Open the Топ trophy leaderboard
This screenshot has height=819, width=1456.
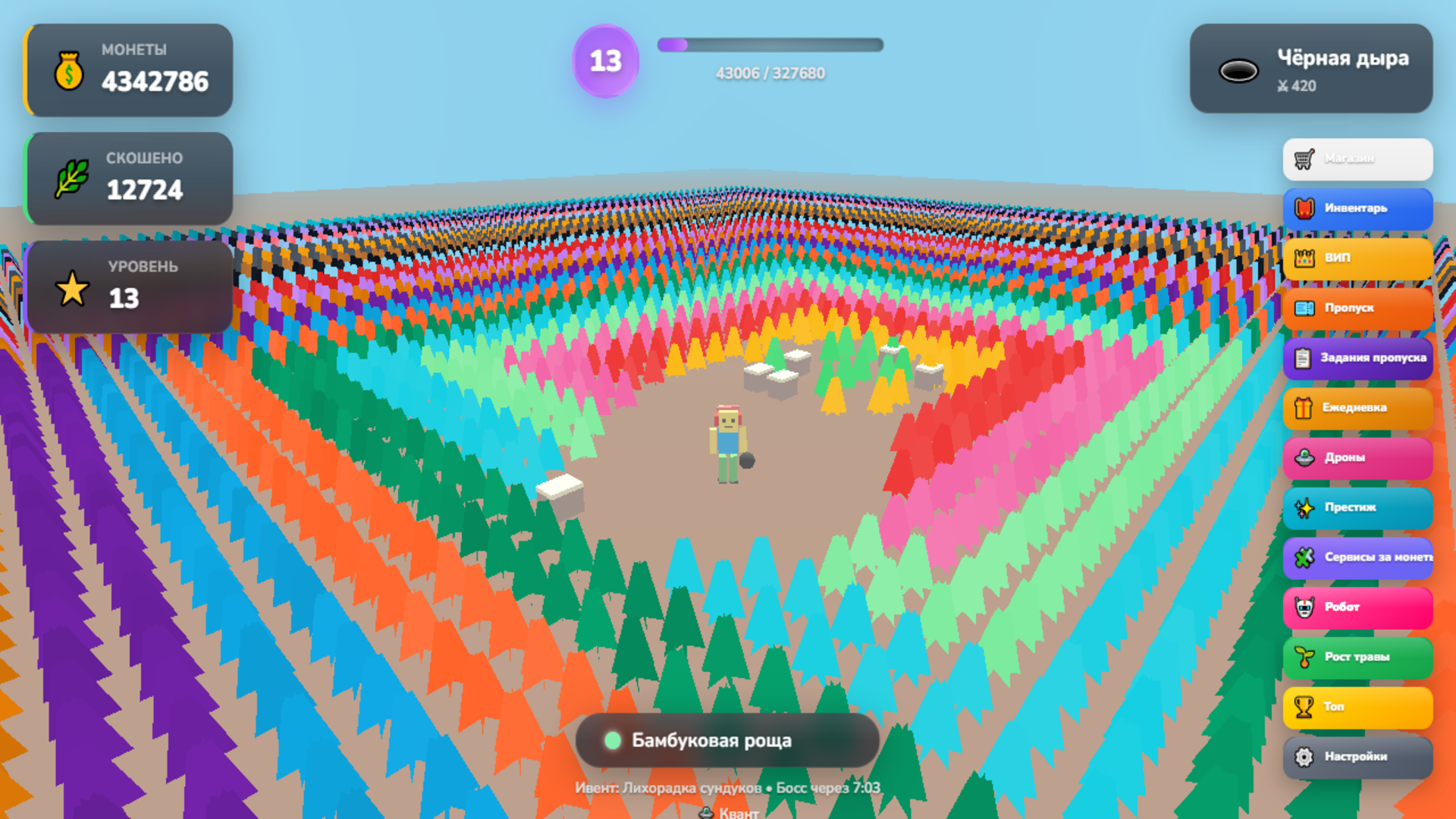tap(1357, 707)
